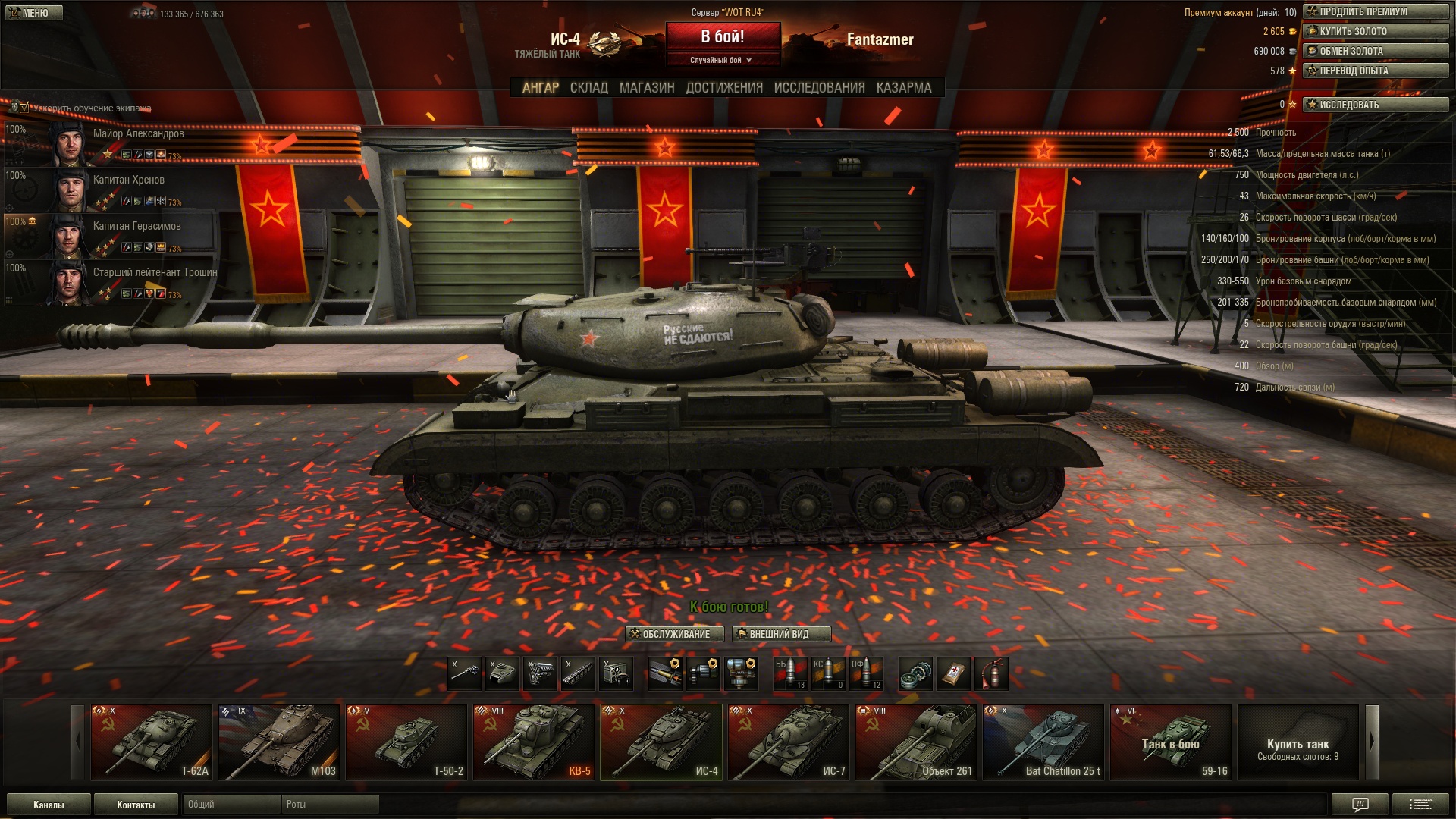The height and width of the screenshot is (819, 1456).
Task: Choose the КУПИТЬ ЗОЛОТО button
Action: click(1376, 32)
